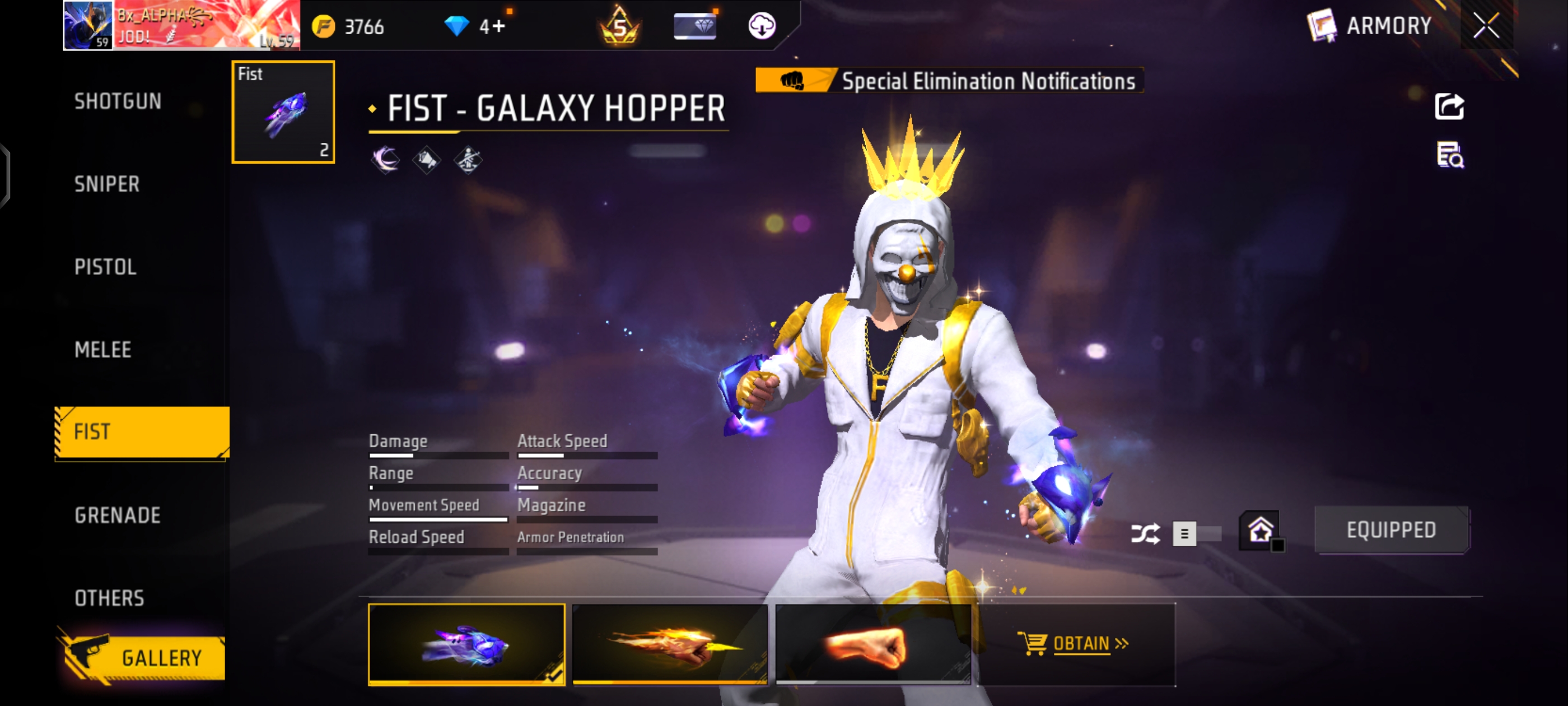Switch to the Others category
This screenshot has height=706, width=1568.
click(x=110, y=598)
